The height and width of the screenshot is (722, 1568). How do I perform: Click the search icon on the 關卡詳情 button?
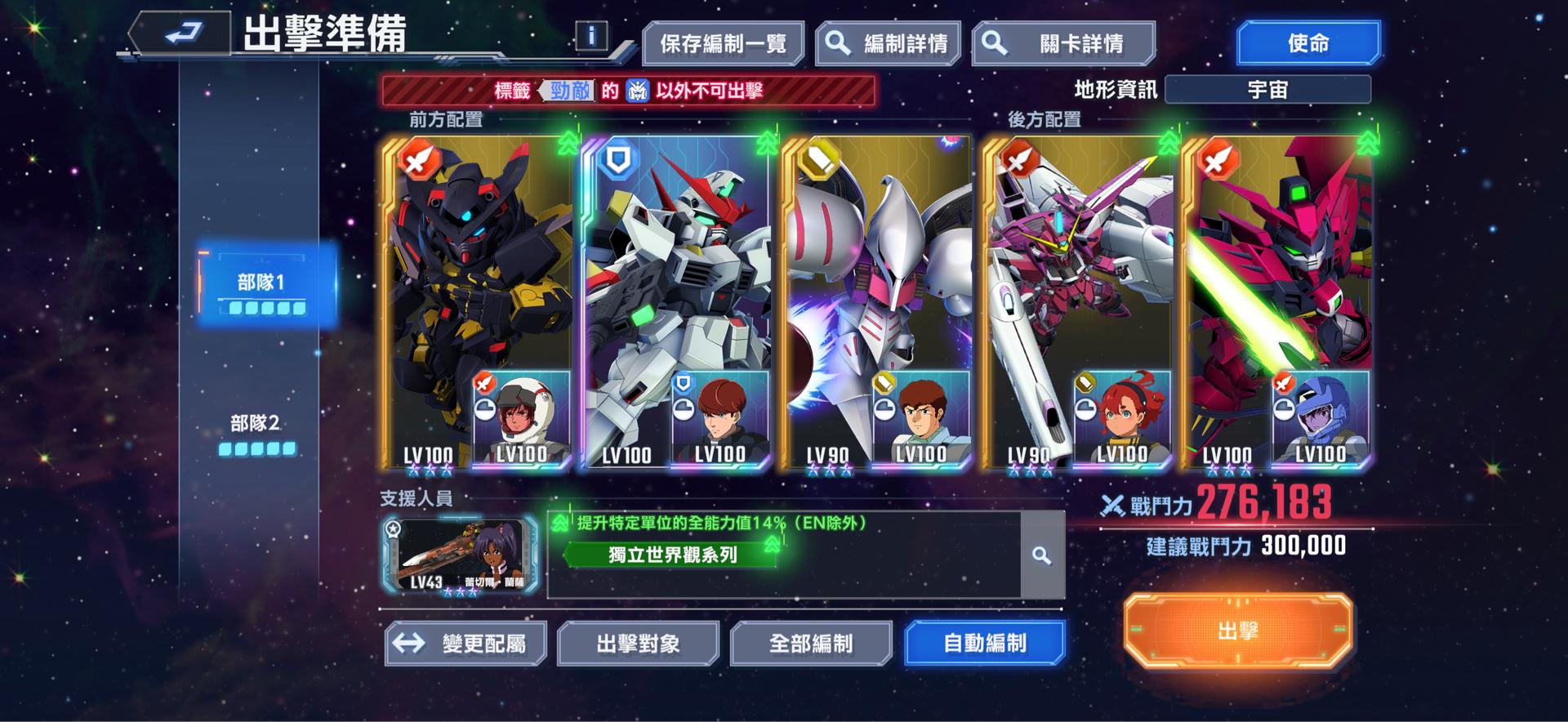tap(993, 41)
